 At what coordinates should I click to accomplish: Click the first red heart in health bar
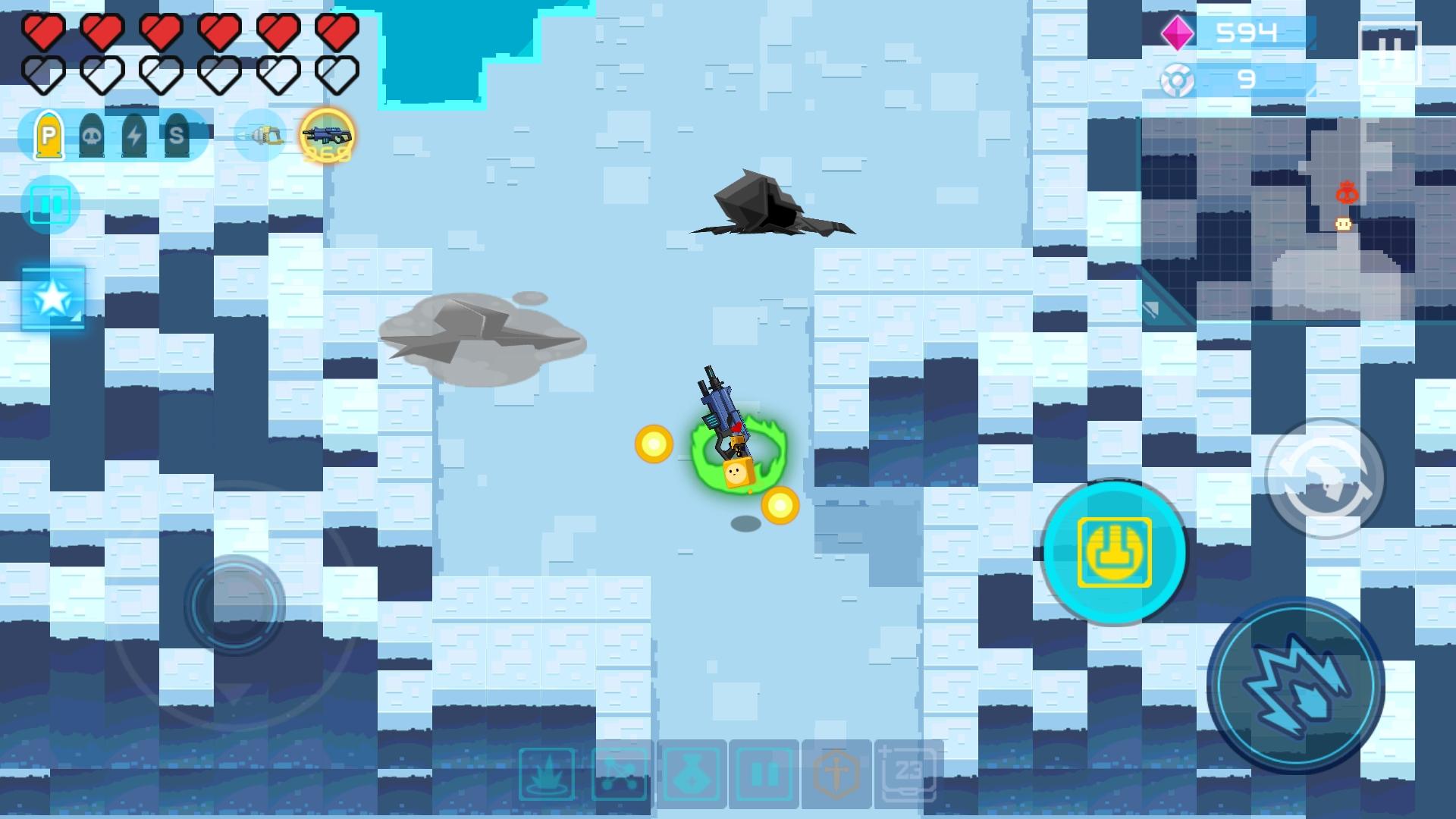(x=42, y=30)
